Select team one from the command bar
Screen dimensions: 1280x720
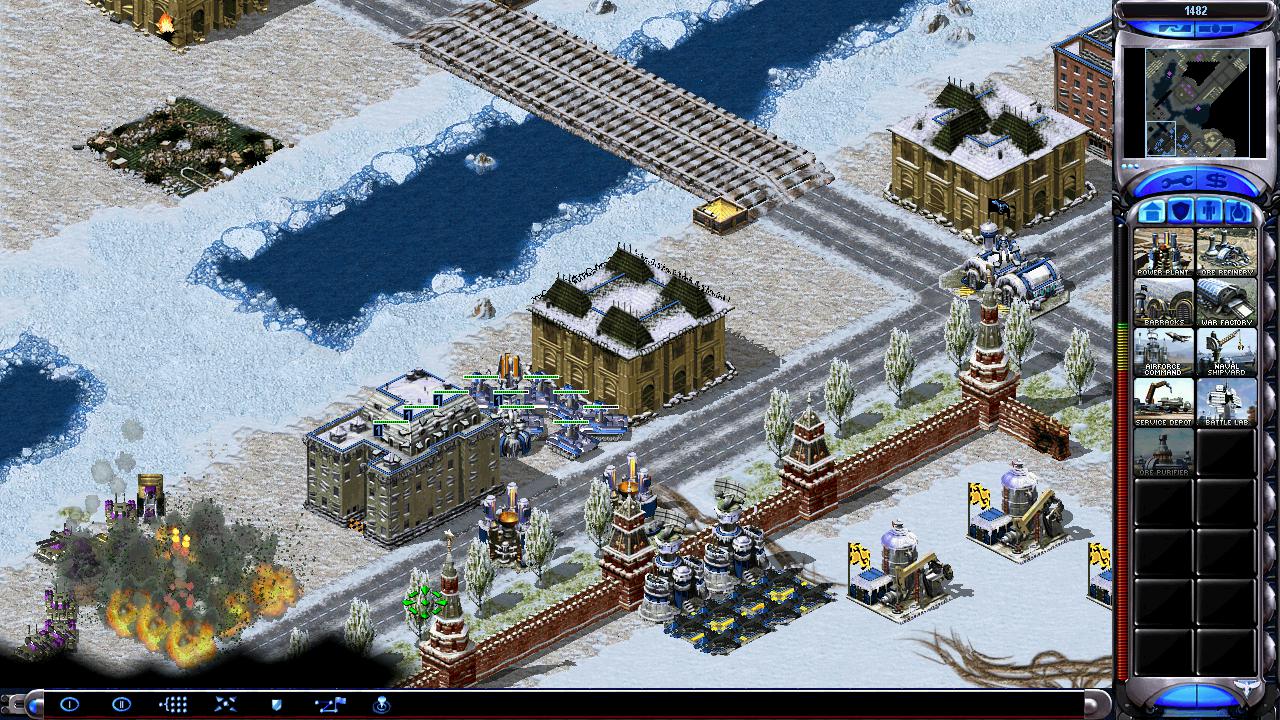point(69,704)
